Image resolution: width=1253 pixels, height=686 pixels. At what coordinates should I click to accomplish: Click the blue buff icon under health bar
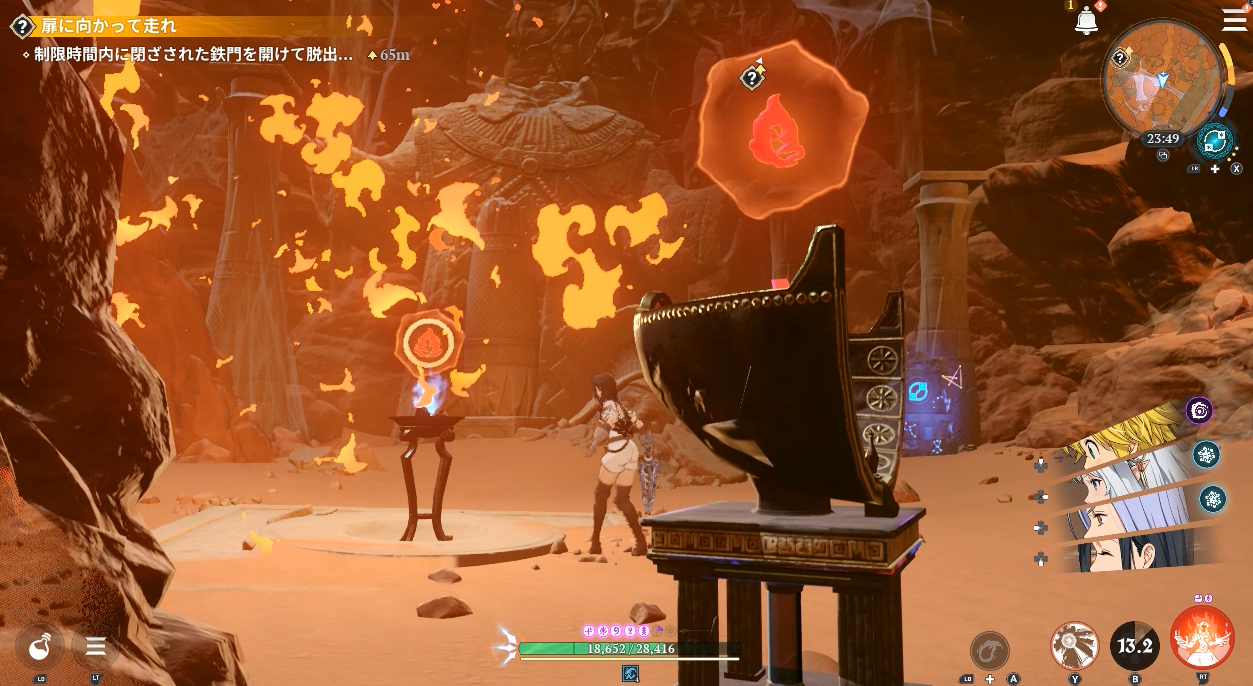630,674
